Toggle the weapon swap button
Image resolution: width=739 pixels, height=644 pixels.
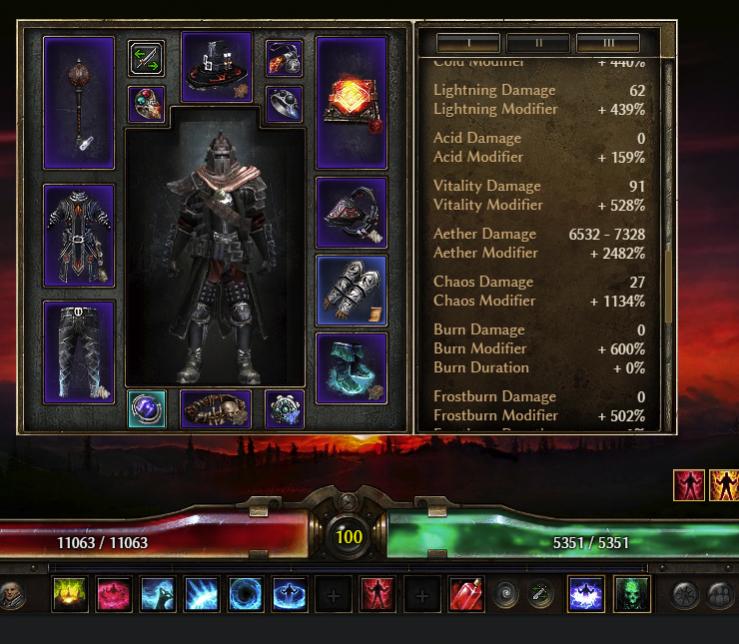(147, 58)
